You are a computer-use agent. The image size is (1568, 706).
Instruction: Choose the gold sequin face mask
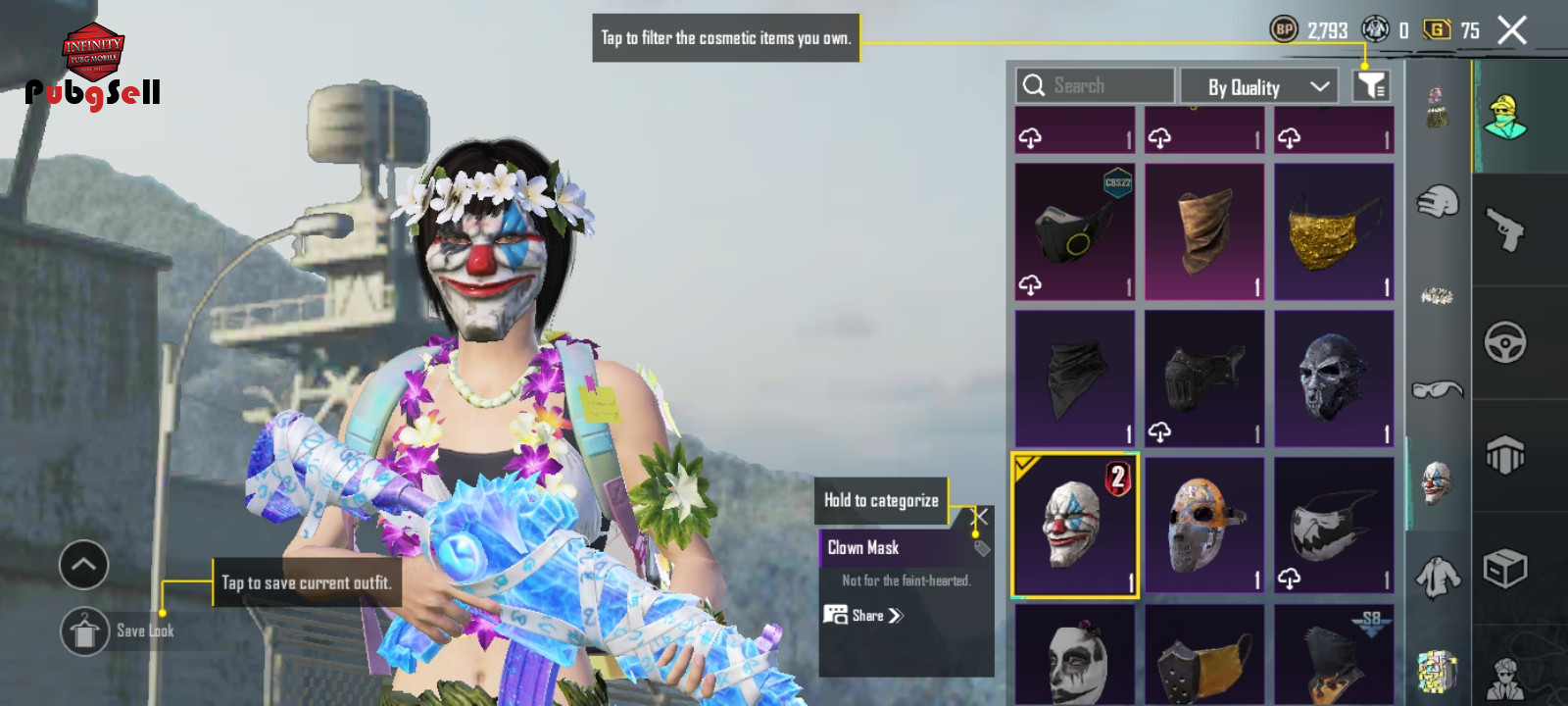(x=1334, y=232)
